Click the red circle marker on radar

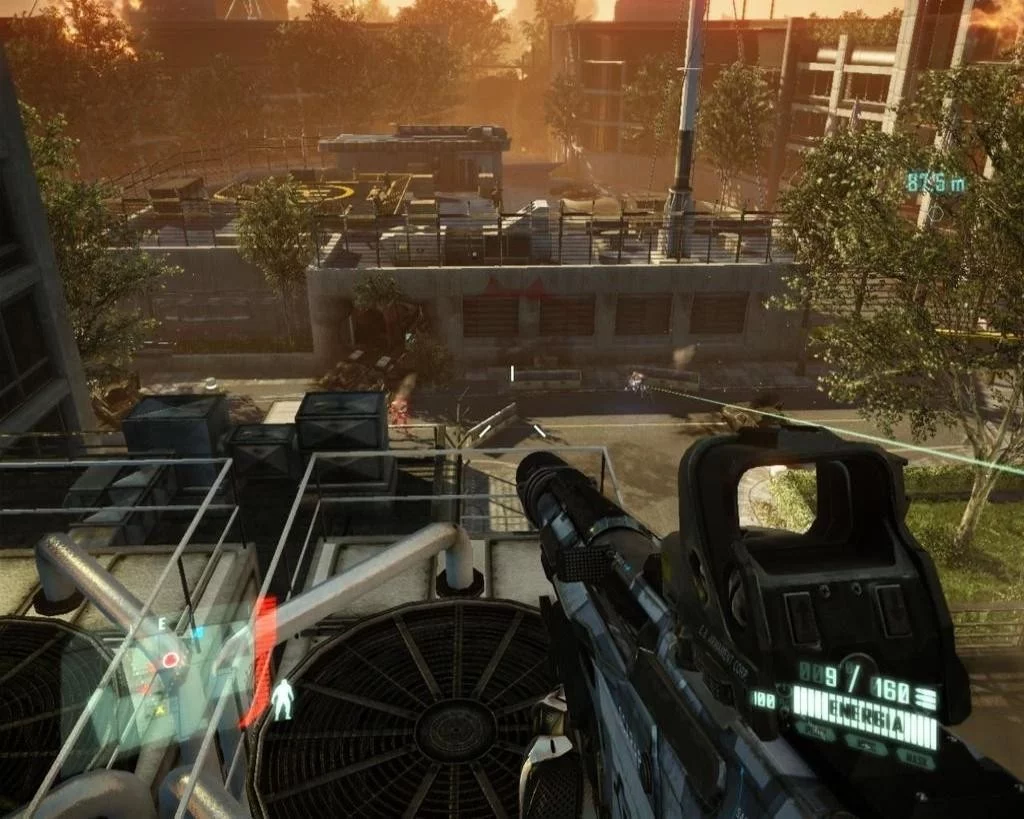[x=171, y=660]
